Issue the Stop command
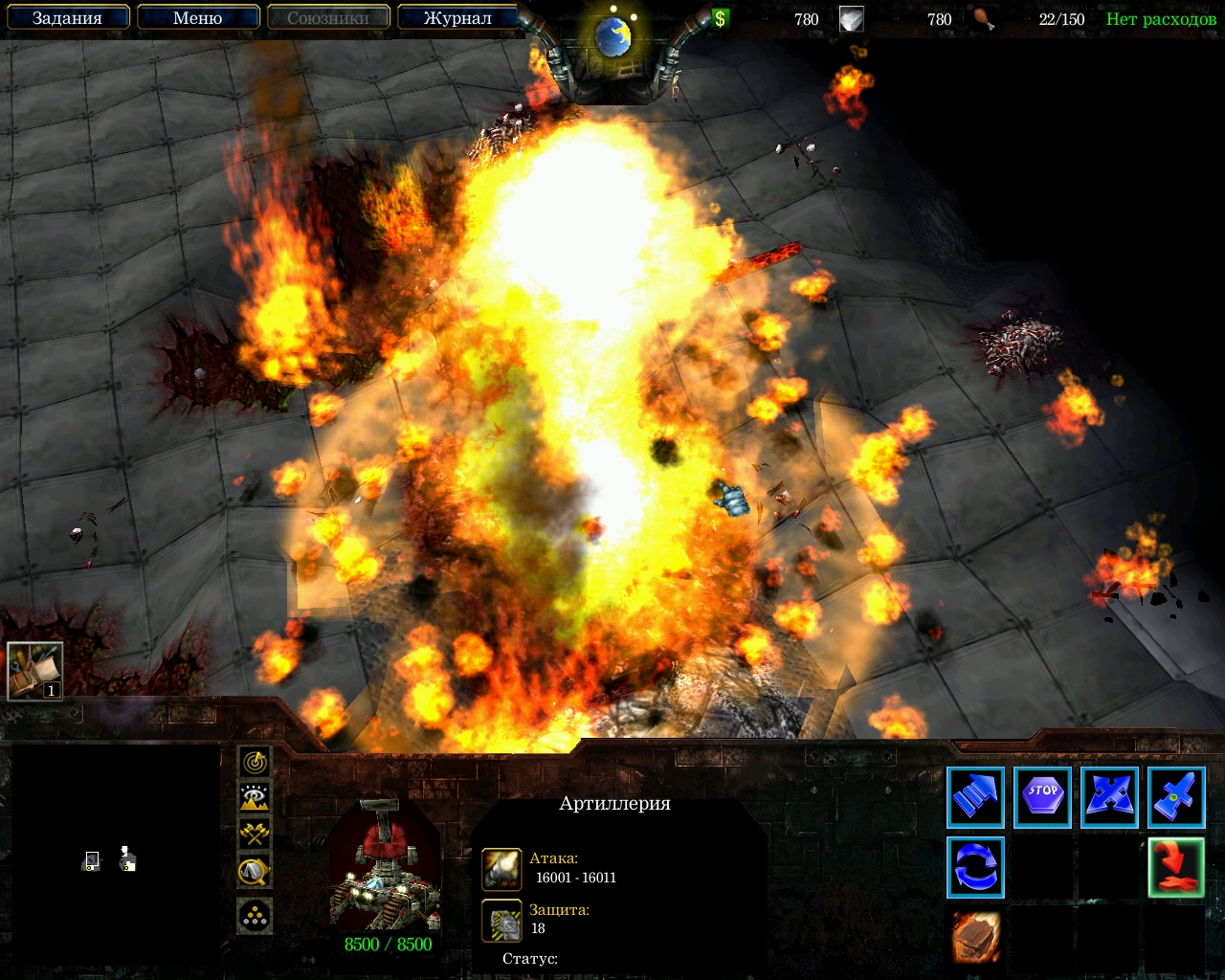Viewport: 1225px width, 980px height. [1042, 797]
